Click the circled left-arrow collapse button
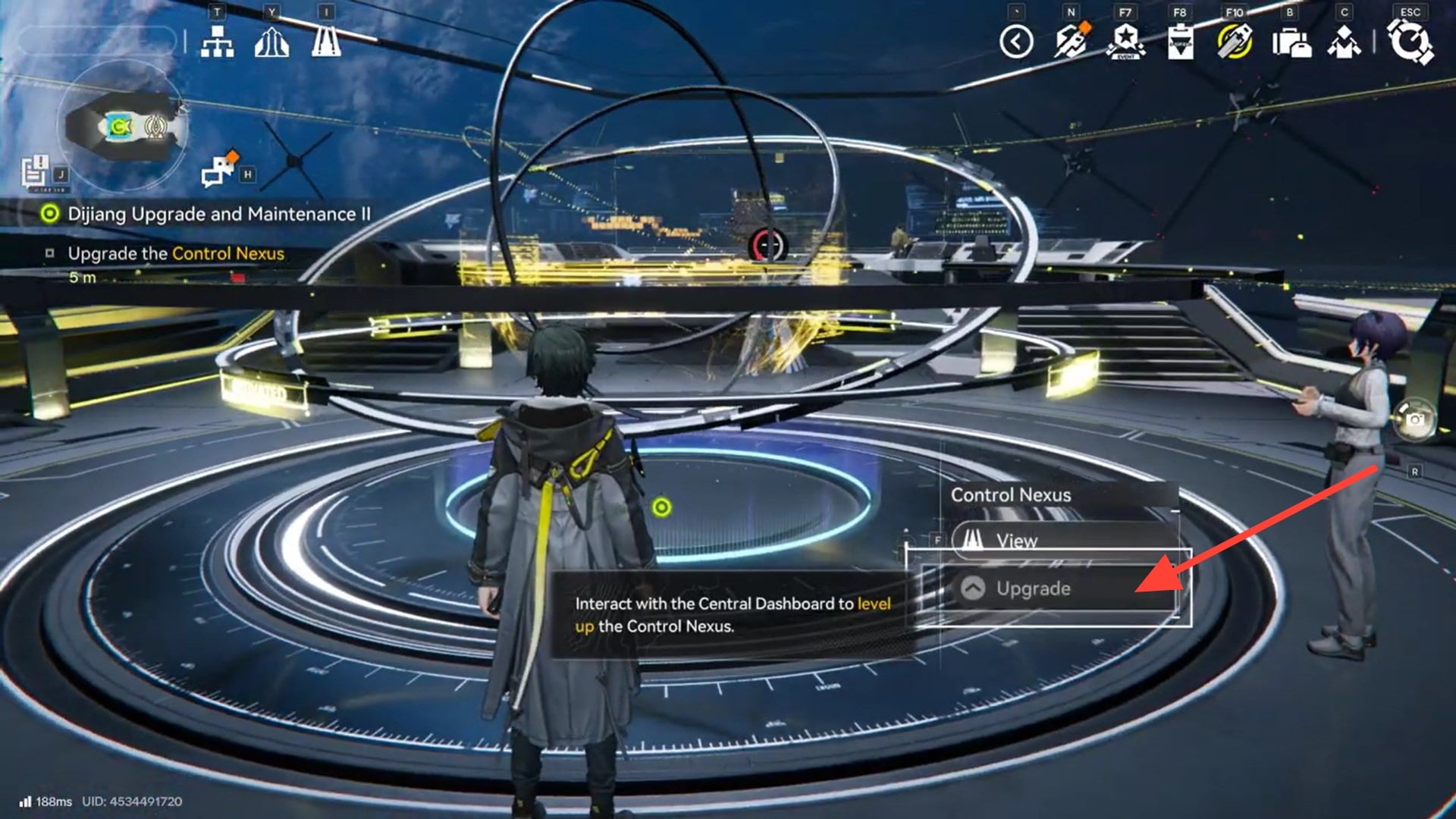 point(1016,42)
